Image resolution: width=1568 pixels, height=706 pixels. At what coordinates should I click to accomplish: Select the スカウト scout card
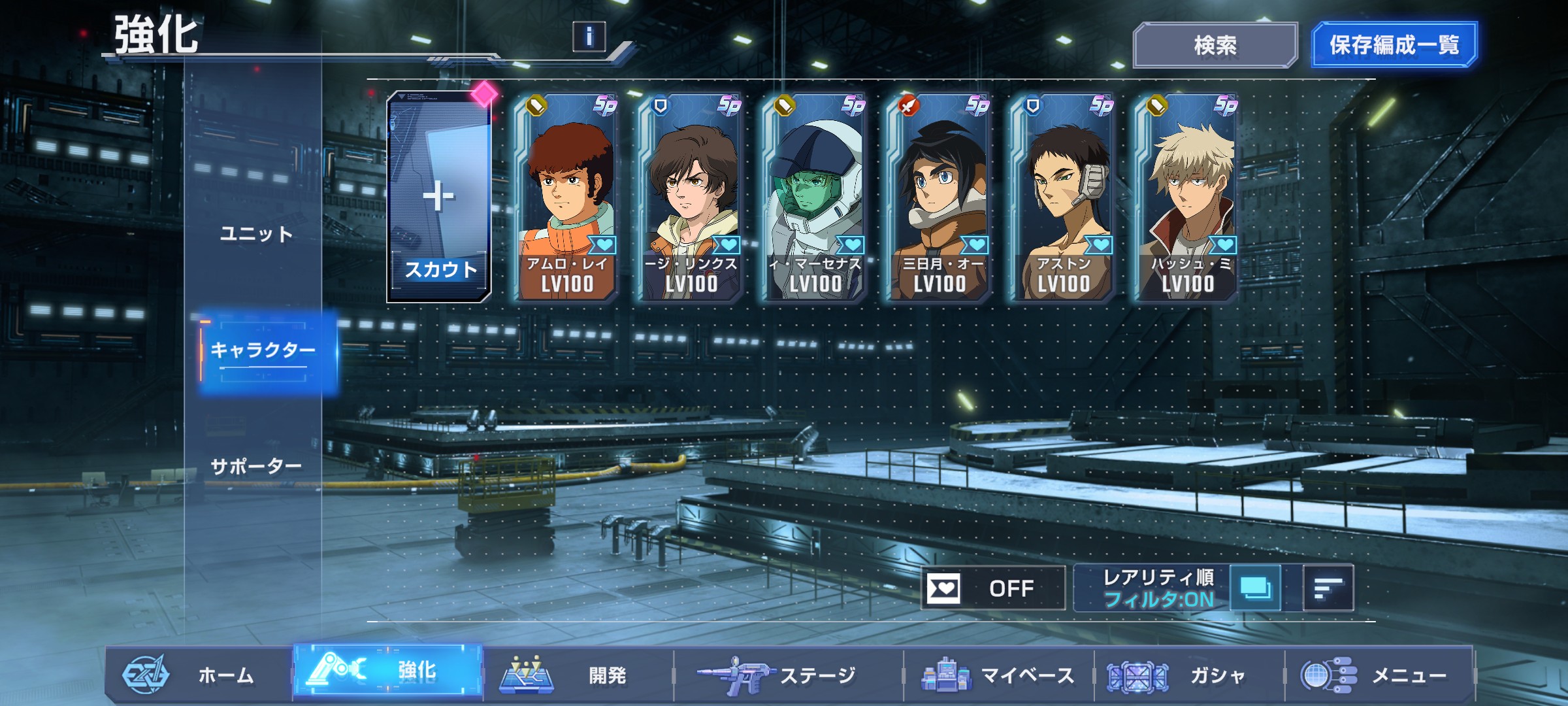(439, 197)
